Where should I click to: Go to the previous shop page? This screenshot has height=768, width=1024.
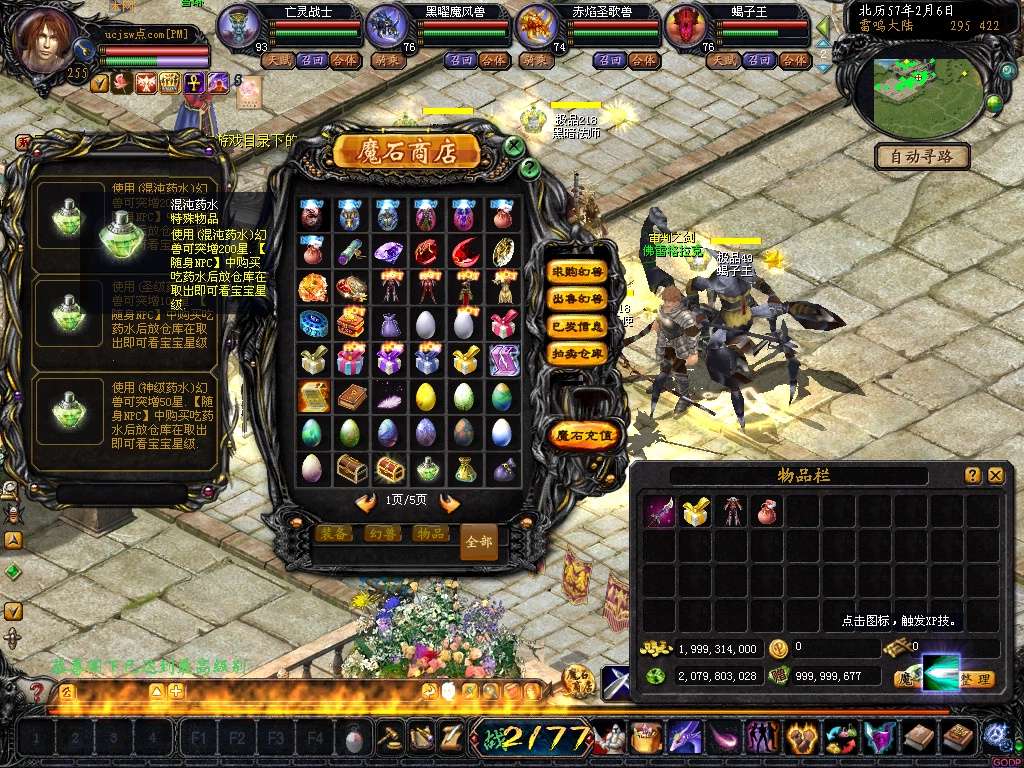coord(366,502)
